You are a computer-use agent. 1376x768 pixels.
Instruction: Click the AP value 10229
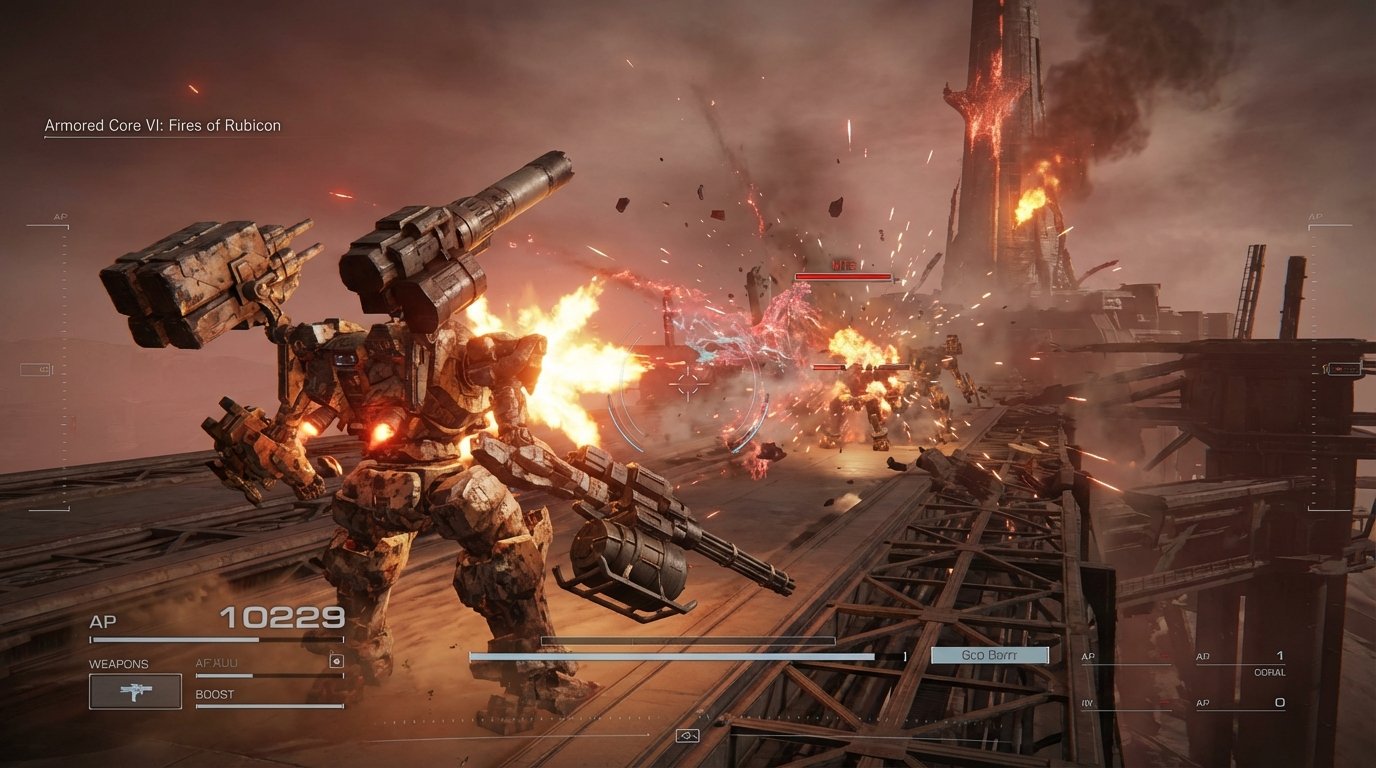coord(281,616)
